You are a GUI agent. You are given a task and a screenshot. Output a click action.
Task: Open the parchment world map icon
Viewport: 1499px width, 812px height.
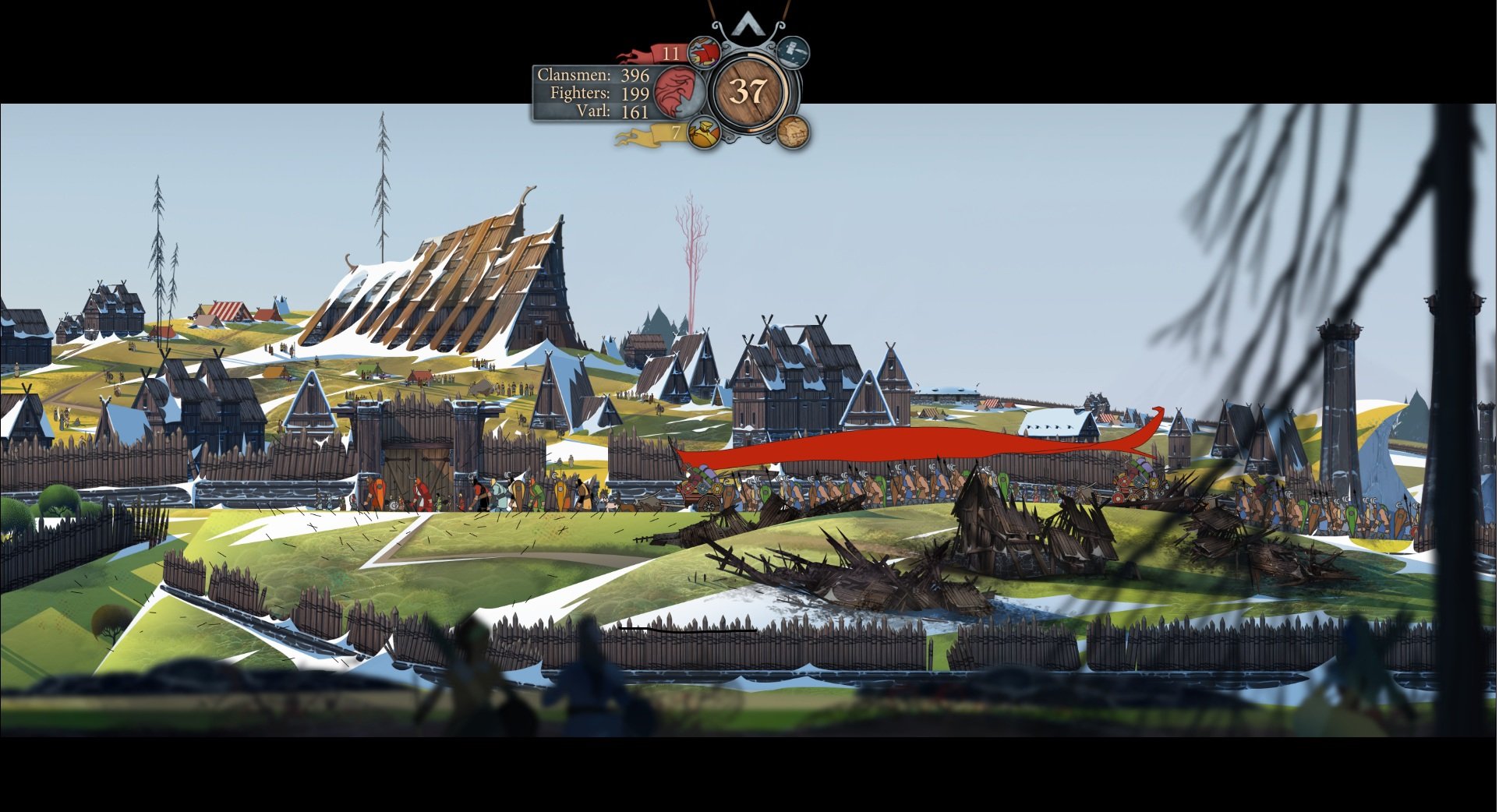[x=793, y=131]
